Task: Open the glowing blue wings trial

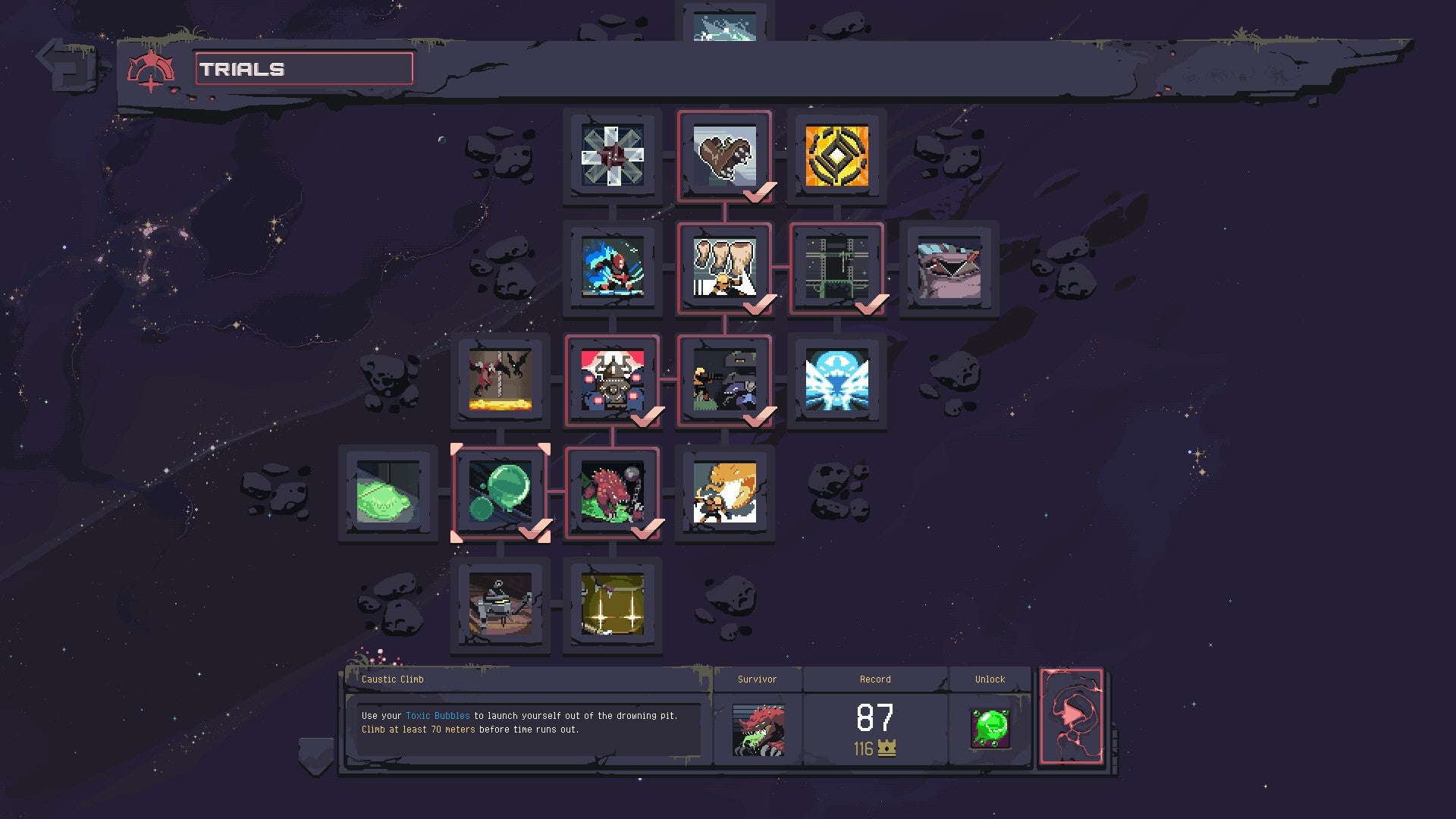Action: click(x=838, y=383)
